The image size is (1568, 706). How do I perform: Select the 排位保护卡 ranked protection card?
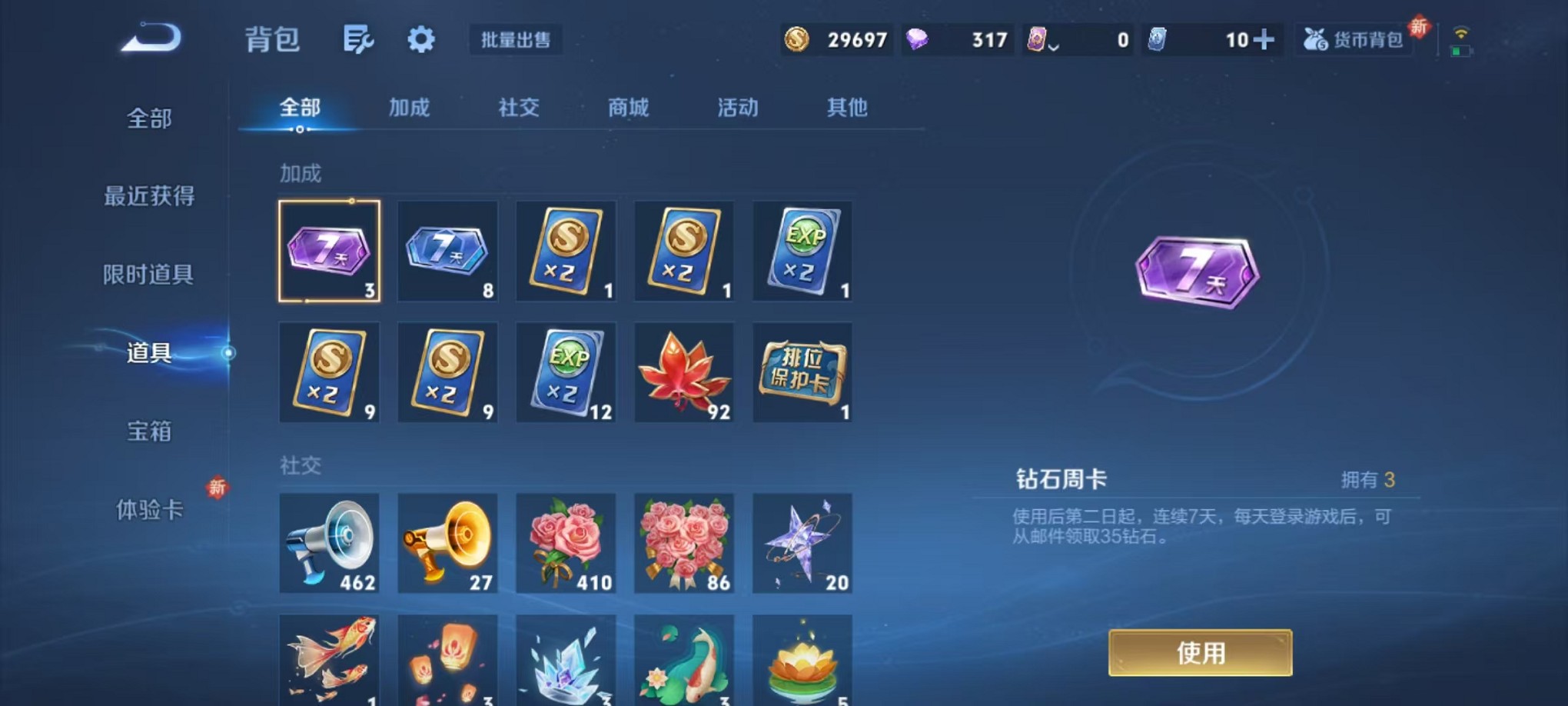point(802,372)
